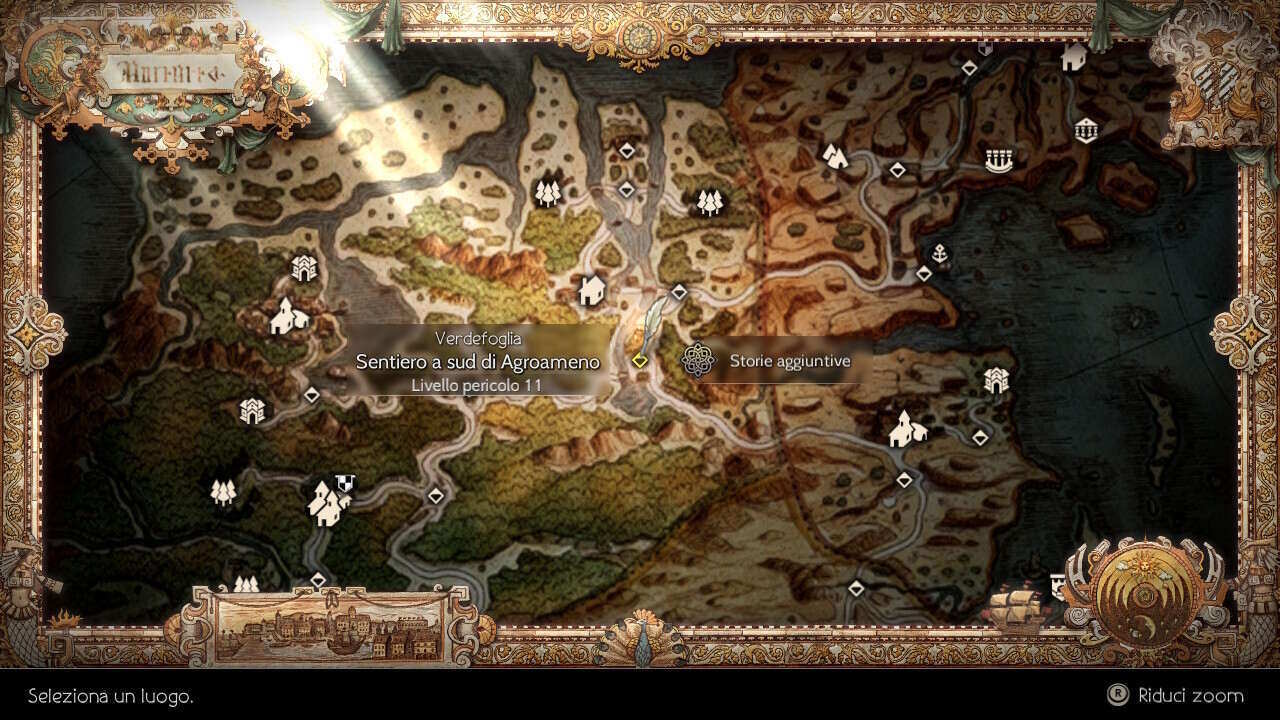Screen dimensions: 1280x720
Task: Click the anchor harbor icon on the northeast coast
Action: 940,252
